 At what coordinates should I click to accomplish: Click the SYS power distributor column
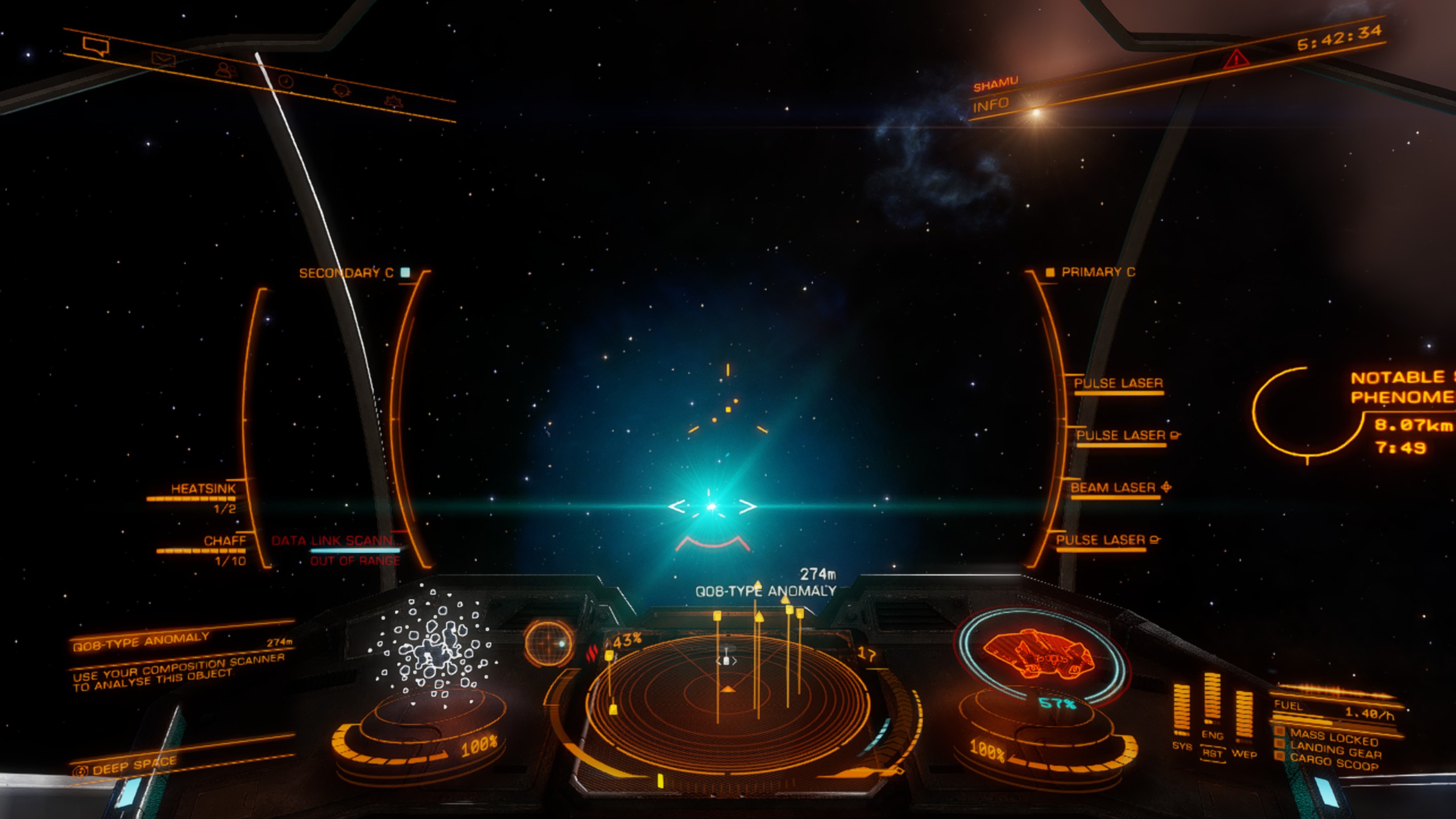[x=1181, y=711]
